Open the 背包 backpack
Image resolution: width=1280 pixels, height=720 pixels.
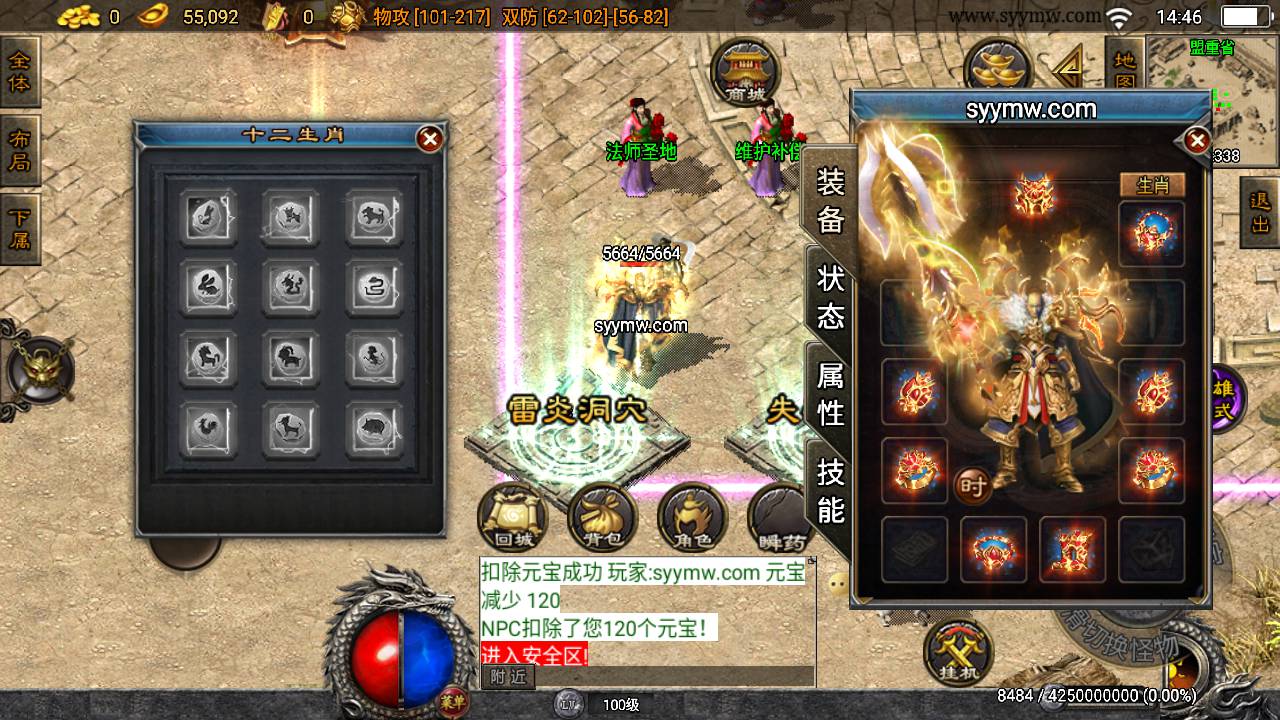tap(602, 518)
